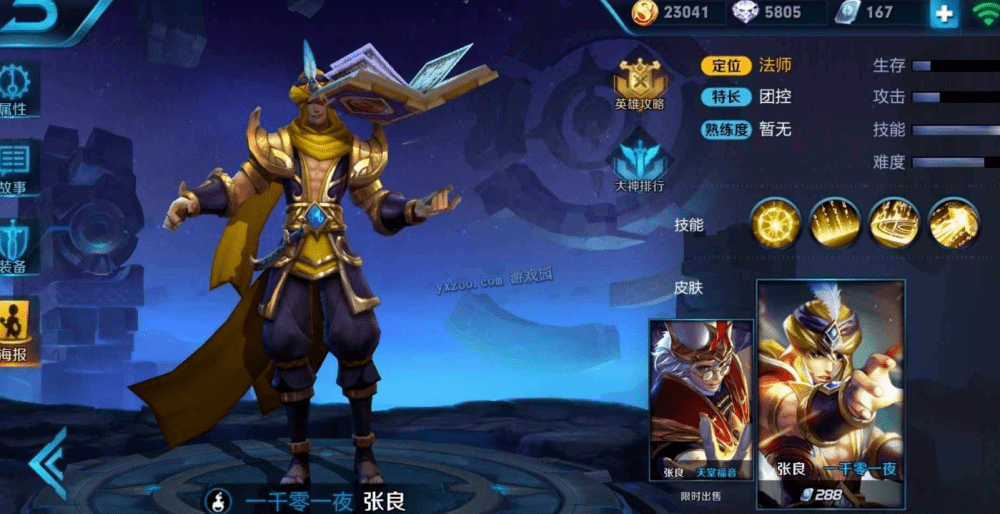Choose the falling light rain skill icon

pos(835,223)
